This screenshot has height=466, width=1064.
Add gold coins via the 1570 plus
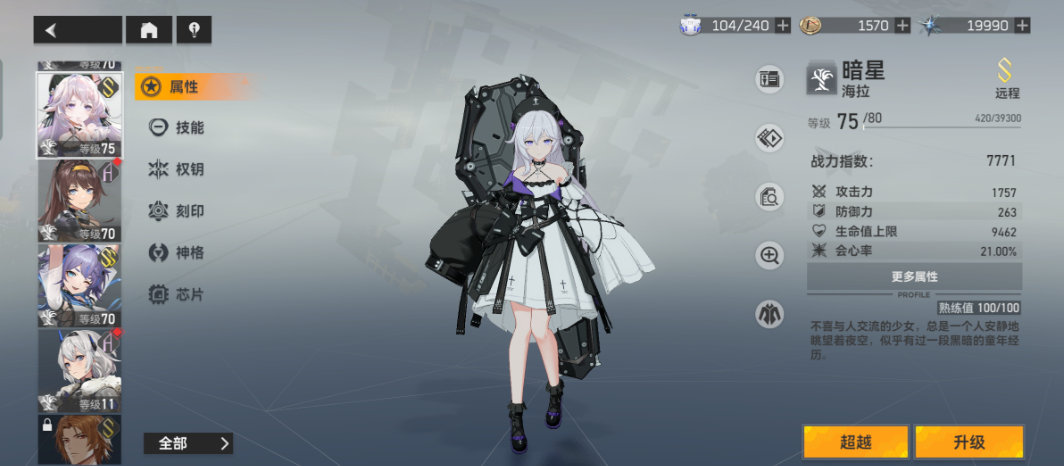pyautogui.click(x=903, y=25)
